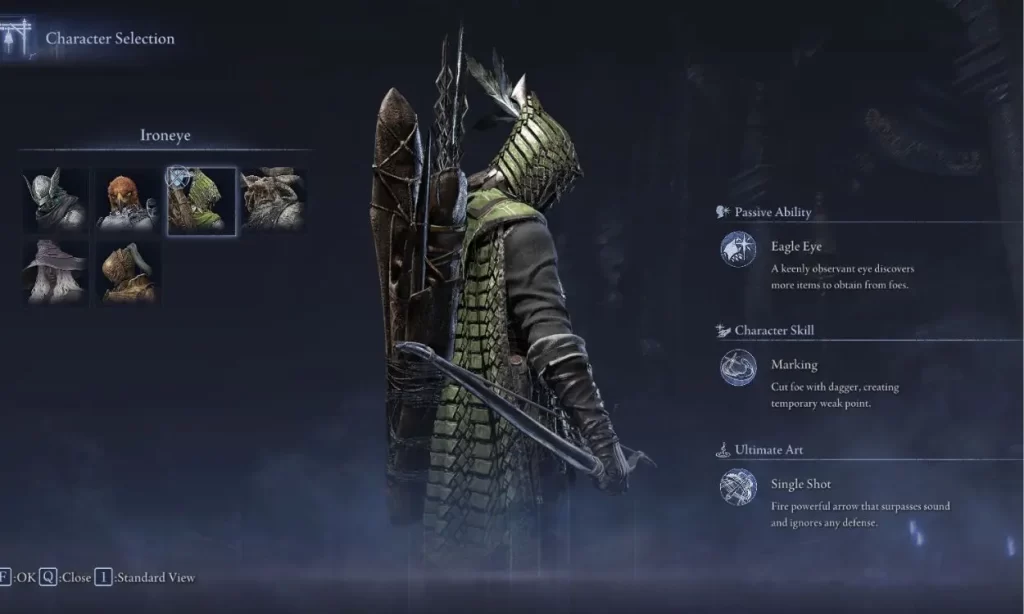Choose the orange hawk-headed character portrait
Viewport: 1024px width, 614px height.
[128, 200]
